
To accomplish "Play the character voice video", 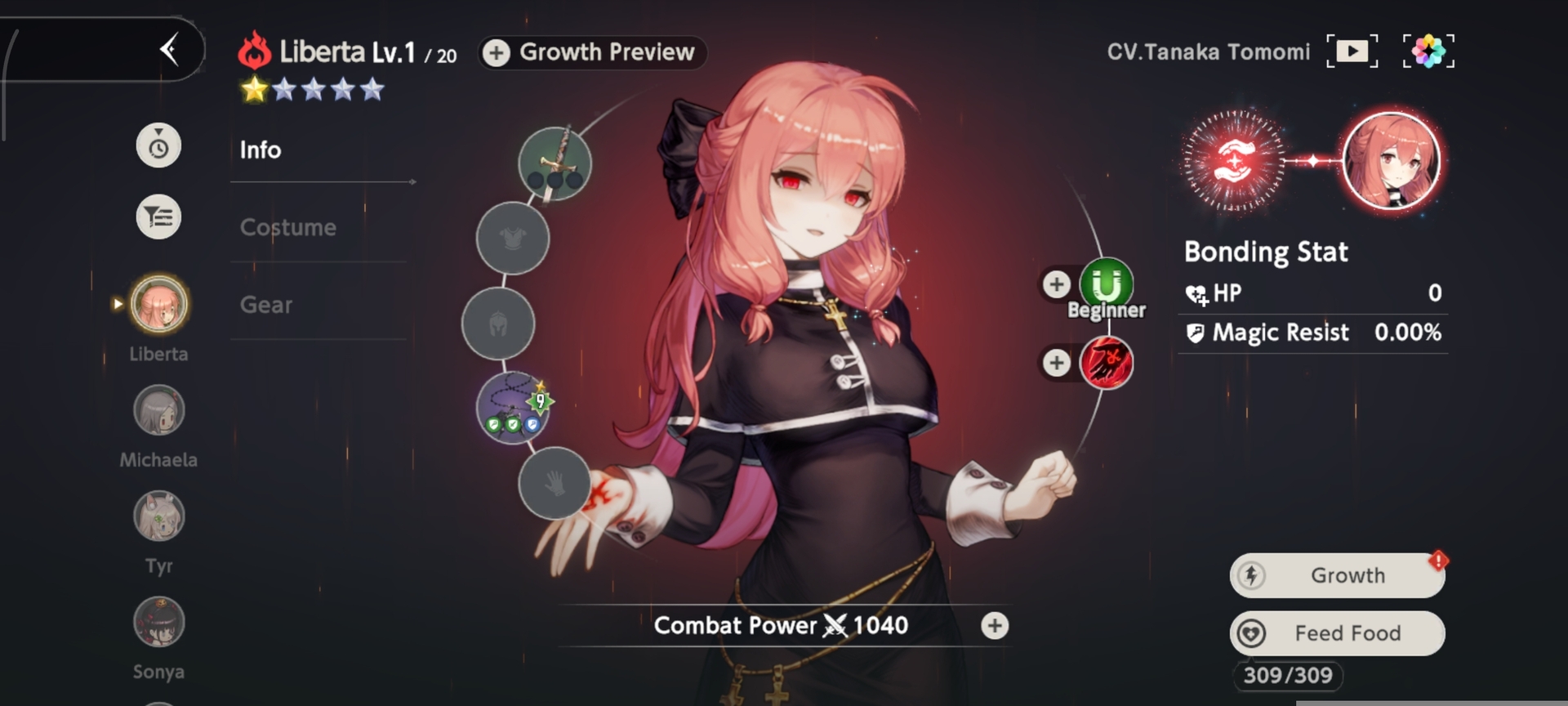I will click(x=1352, y=51).
